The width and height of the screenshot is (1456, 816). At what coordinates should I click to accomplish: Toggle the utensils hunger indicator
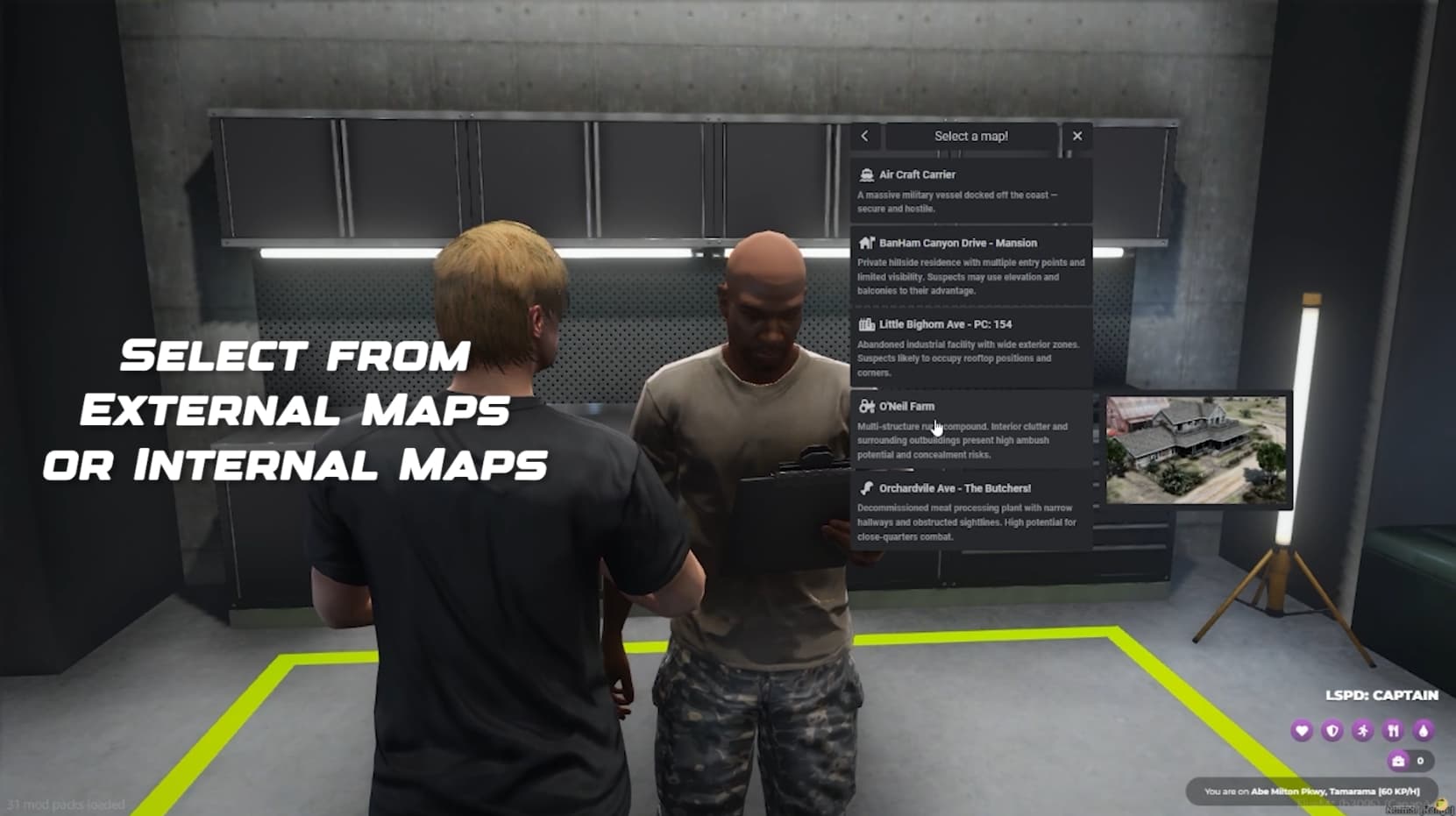tap(1395, 730)
